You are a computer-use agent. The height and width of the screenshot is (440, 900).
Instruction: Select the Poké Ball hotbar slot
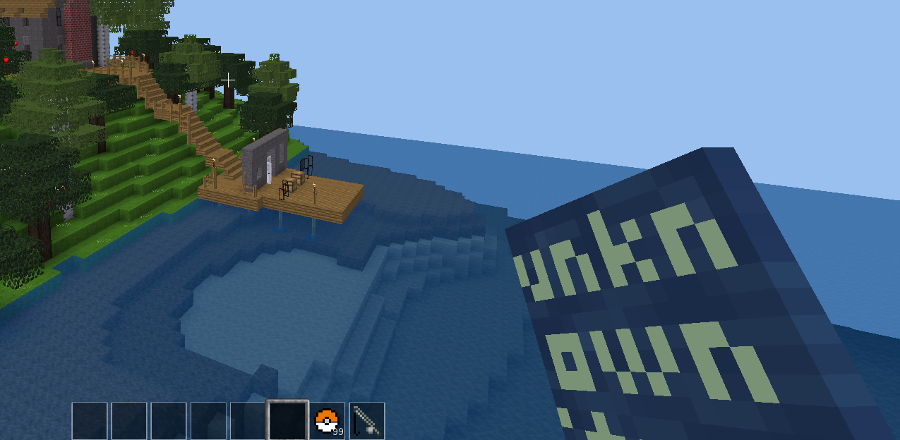coord(327,421)
